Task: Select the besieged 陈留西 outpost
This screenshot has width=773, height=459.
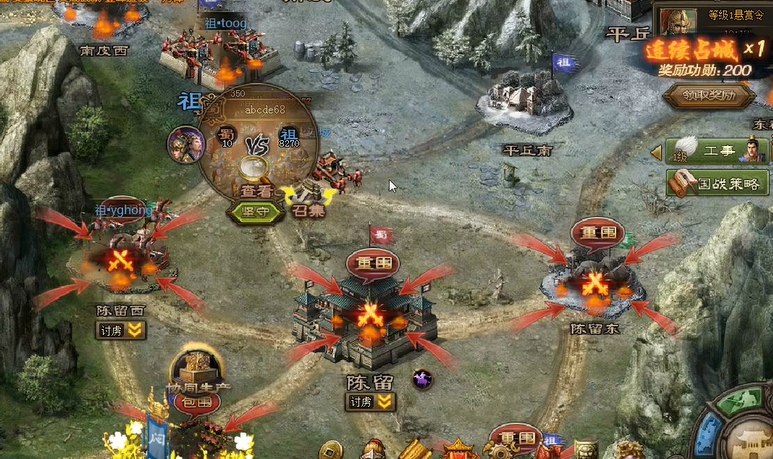Action: click(x=122, y=262)
